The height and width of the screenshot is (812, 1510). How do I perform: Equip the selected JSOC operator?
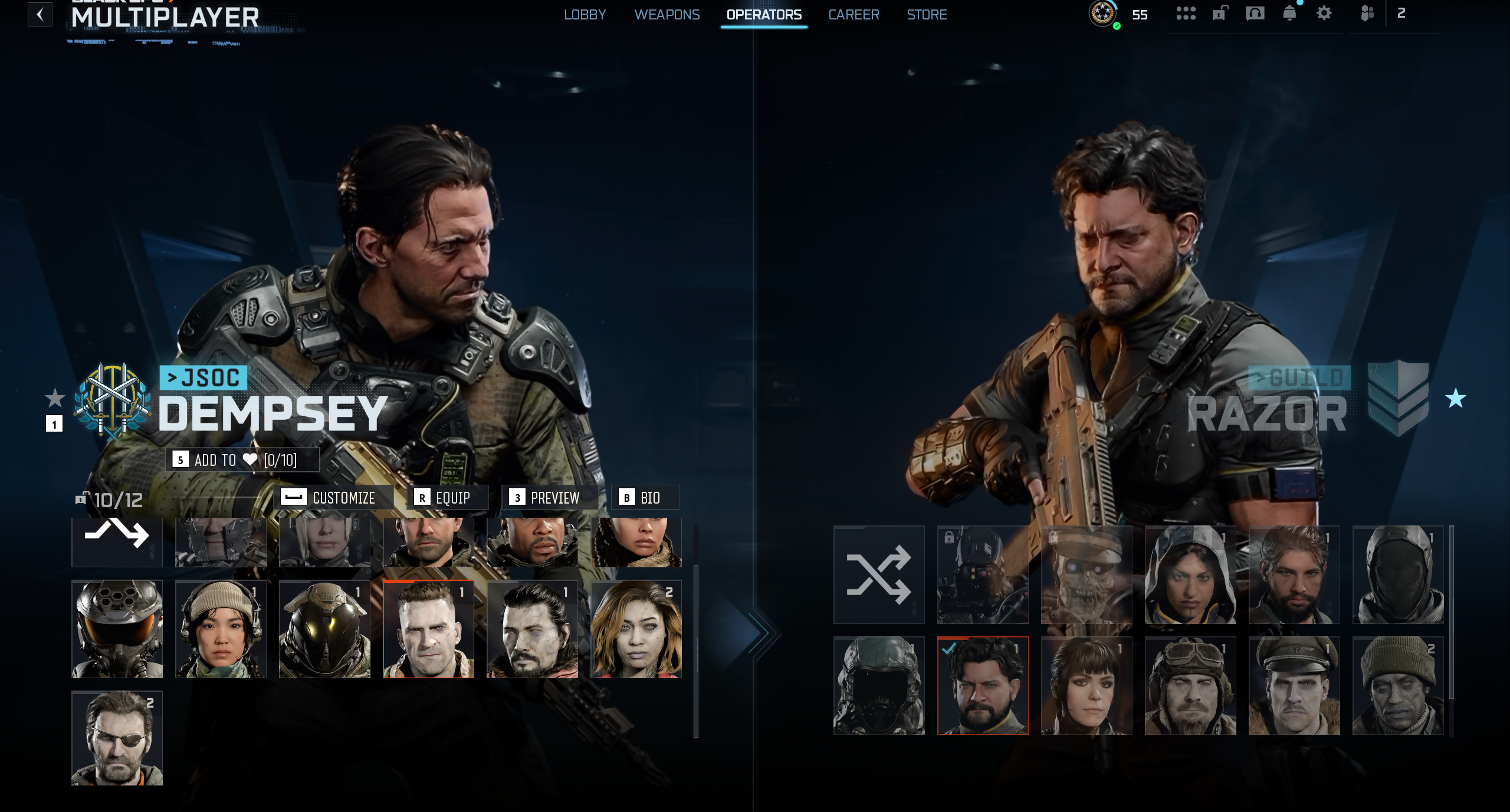[447, 498]
